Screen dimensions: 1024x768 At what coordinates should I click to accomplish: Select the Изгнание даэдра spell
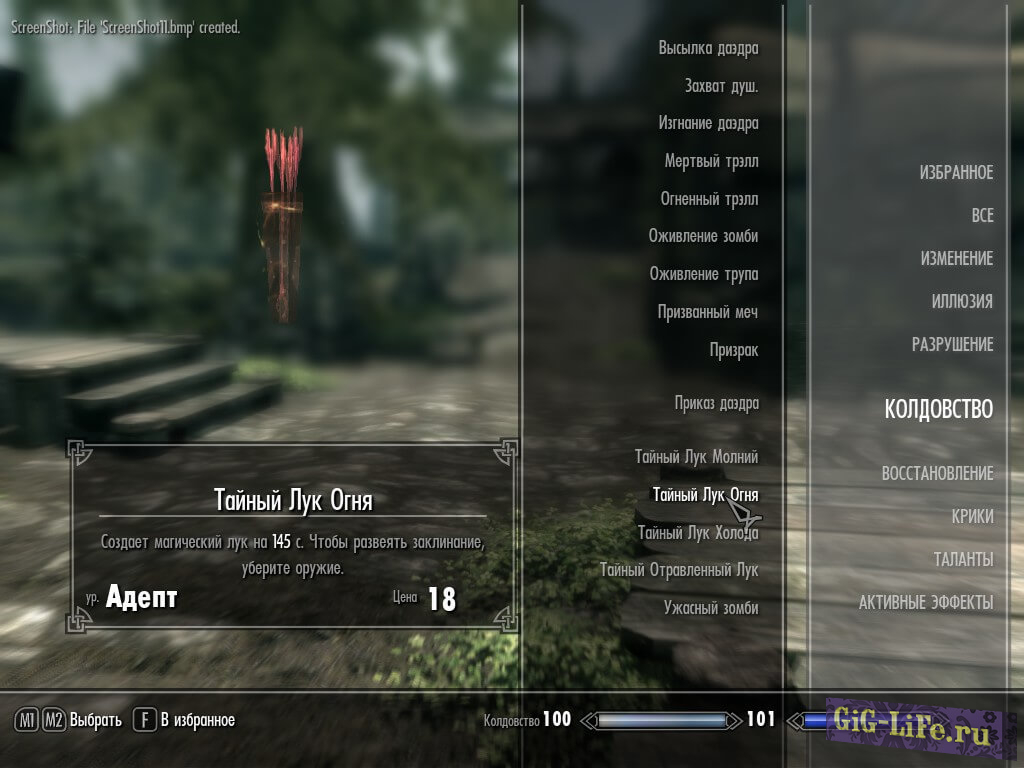(708, 123)
